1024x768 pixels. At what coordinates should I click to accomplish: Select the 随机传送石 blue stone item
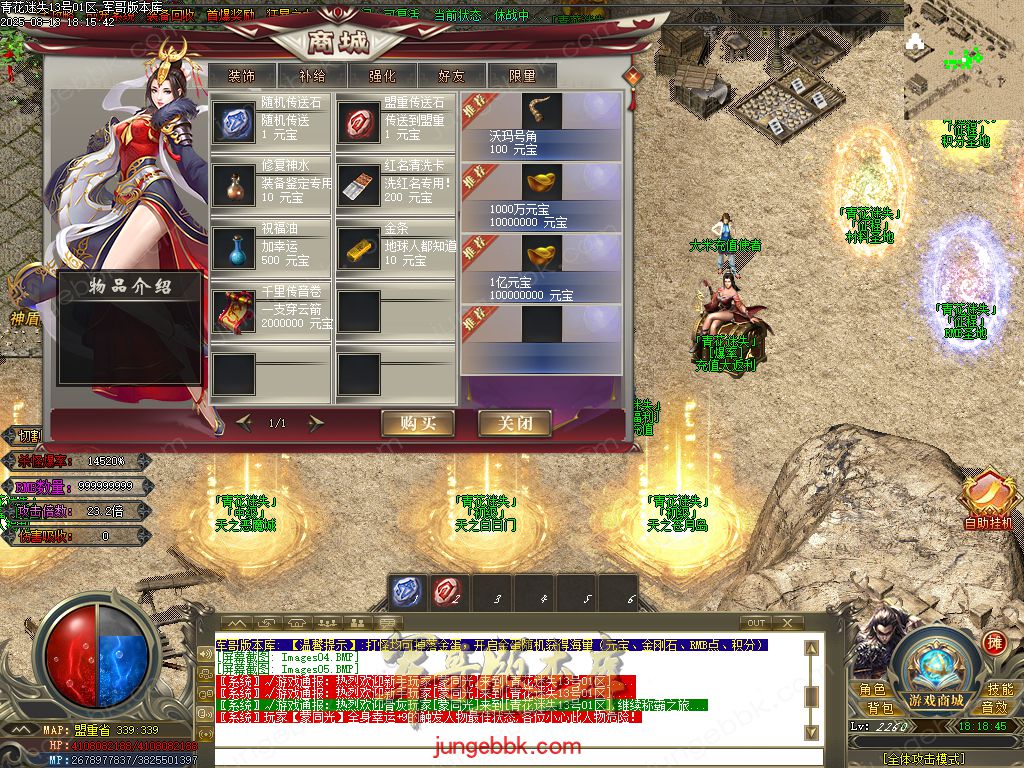pyautogui.click(x=234, y=121)
